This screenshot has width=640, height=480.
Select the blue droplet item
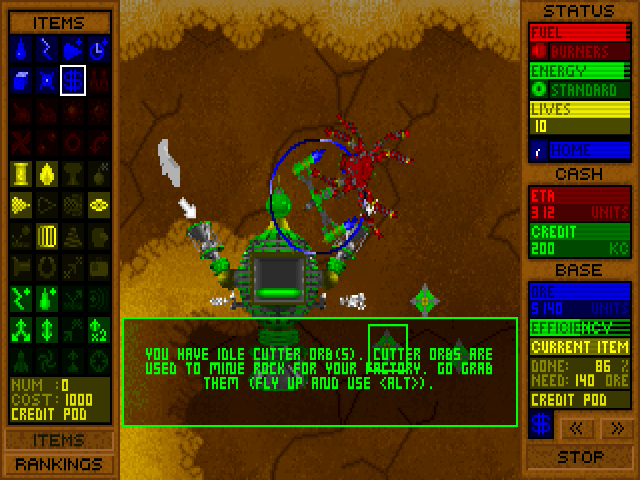pos(21,48)
